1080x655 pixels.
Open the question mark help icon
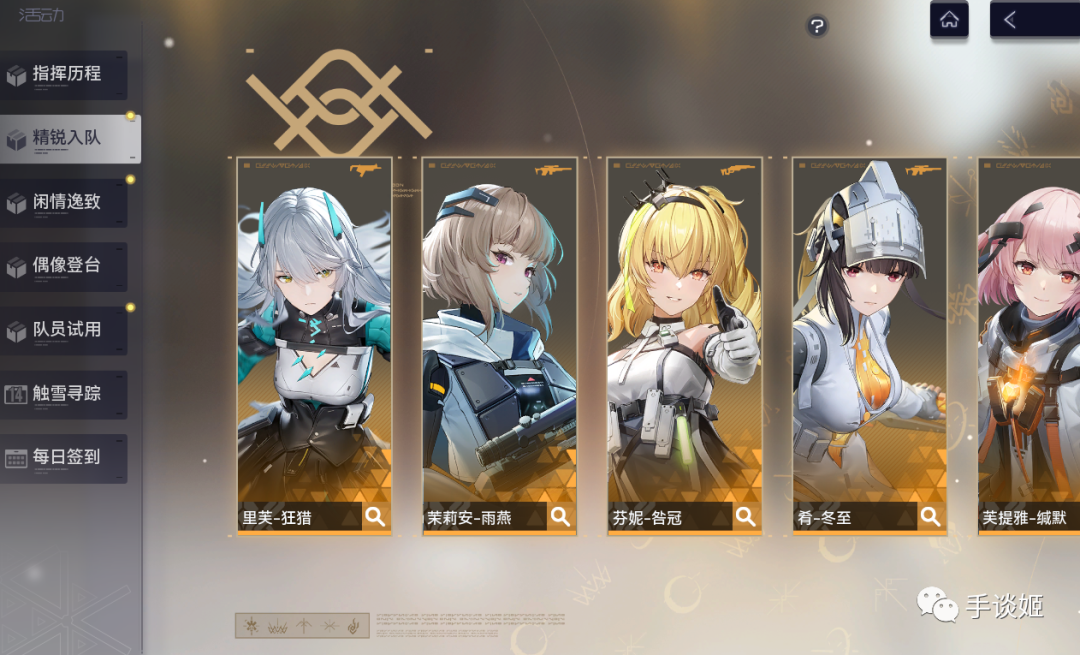(817, 27)
